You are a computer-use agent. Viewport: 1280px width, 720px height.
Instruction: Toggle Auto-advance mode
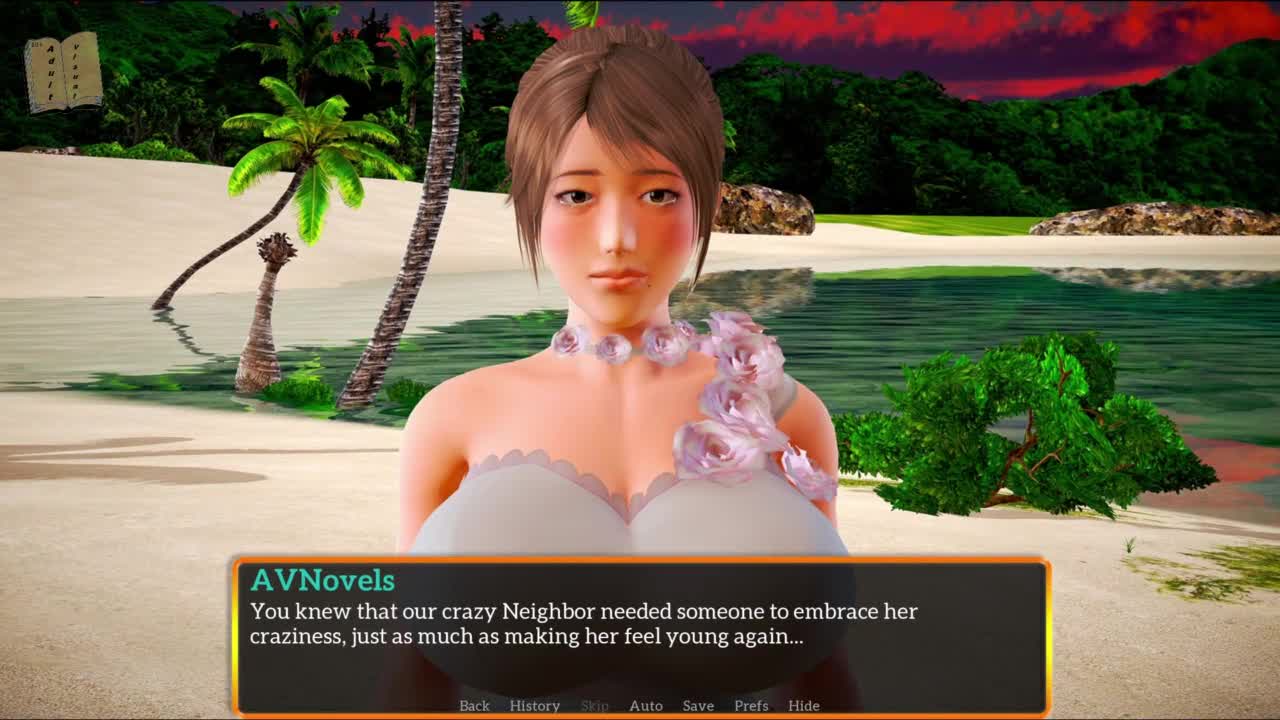coord(646,705)
